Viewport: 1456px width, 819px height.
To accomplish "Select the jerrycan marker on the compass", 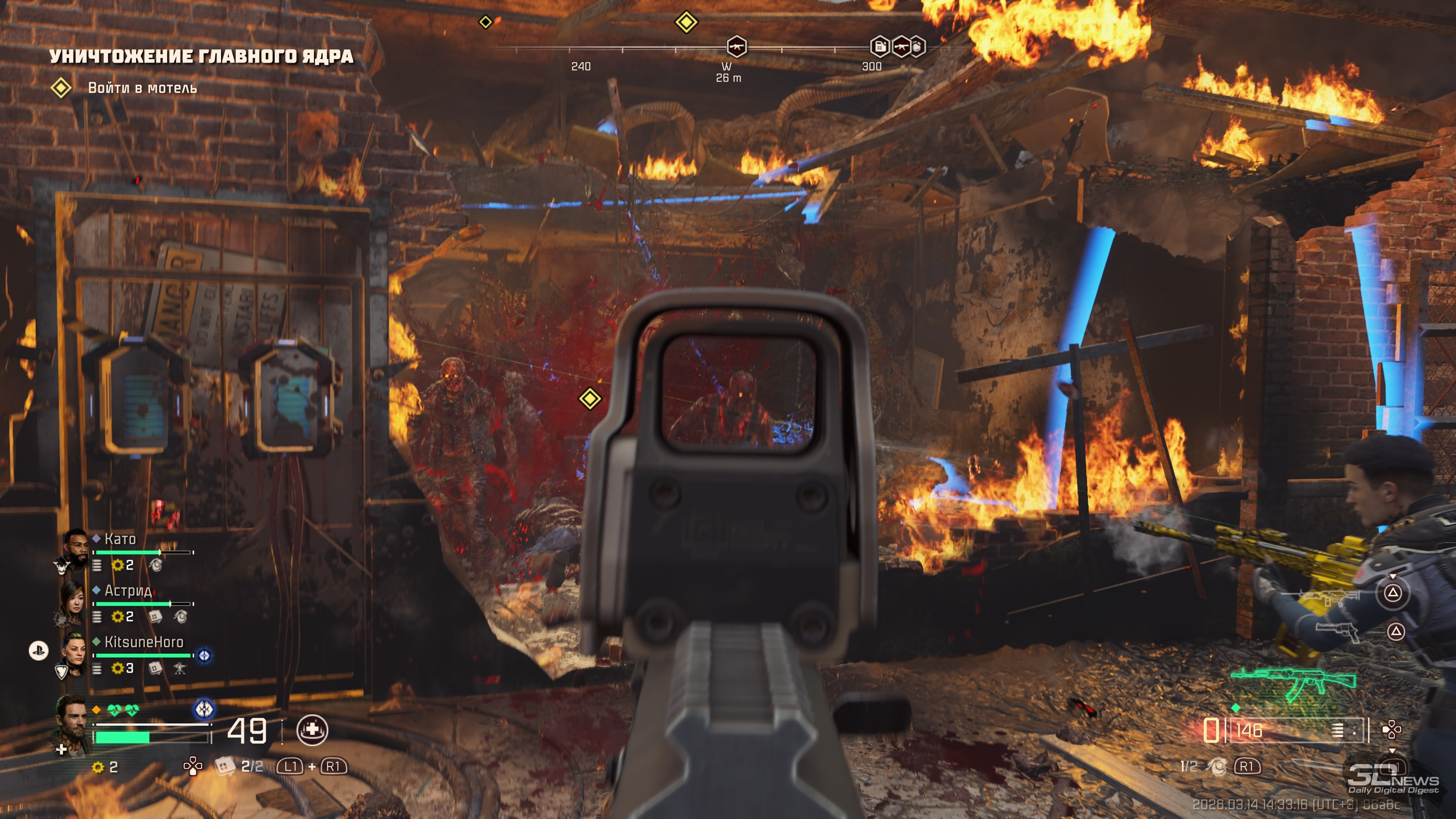I will tap(880, 47).
